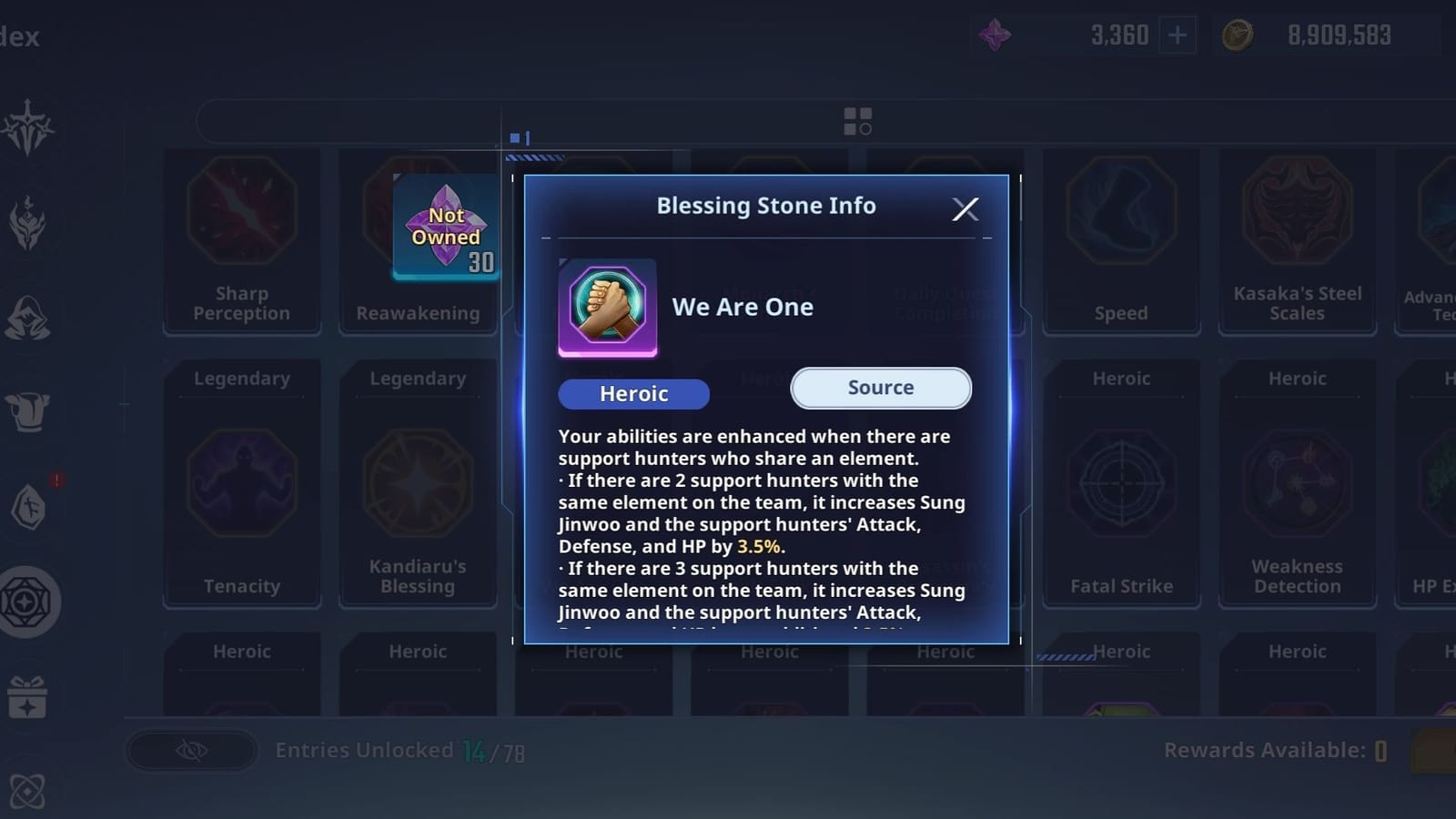The width and height of the screenshot is (1456, 819).
Task: Expand the Fatal Strike entry details
Action: point(1120,482)
